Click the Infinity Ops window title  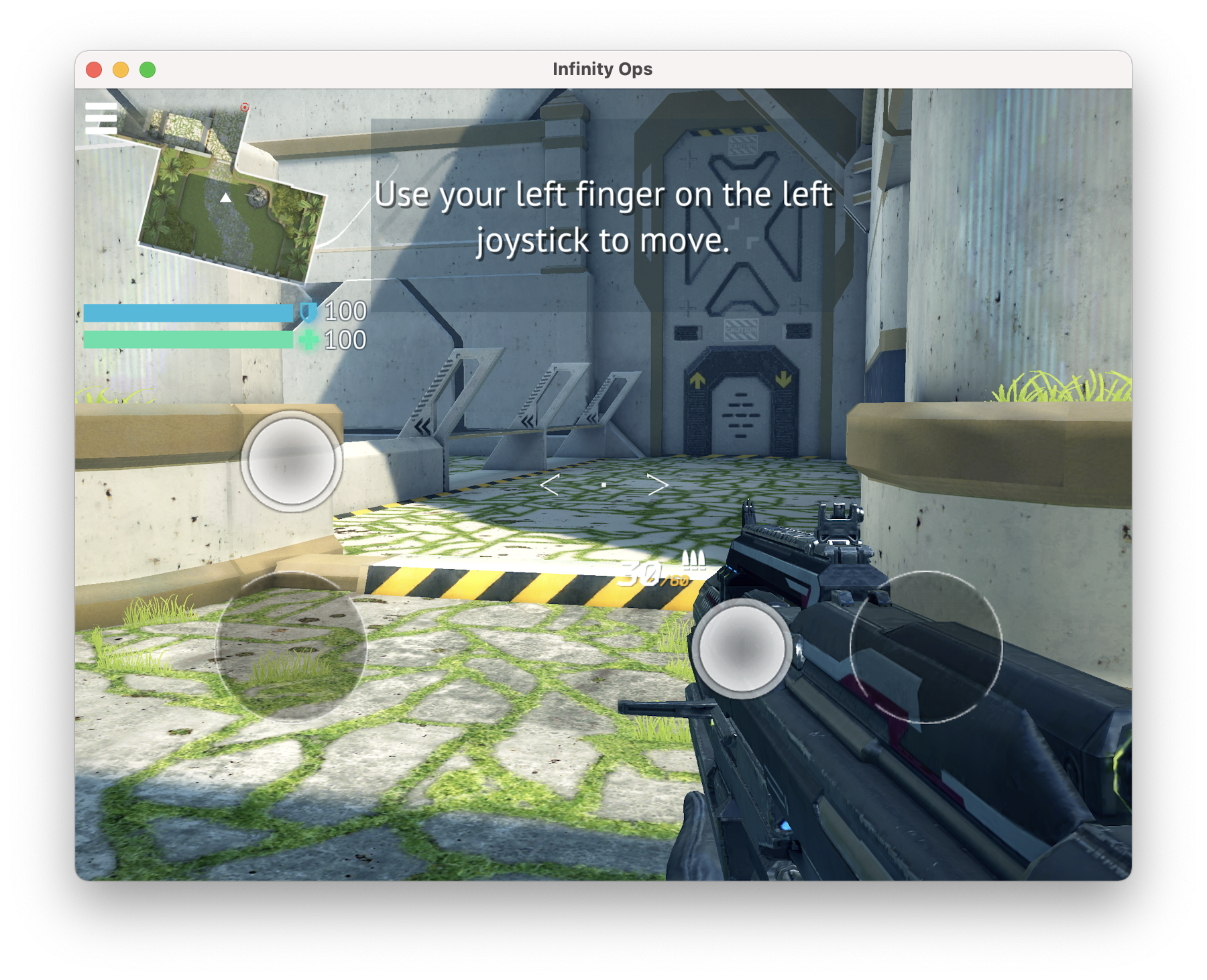point(602,68)
